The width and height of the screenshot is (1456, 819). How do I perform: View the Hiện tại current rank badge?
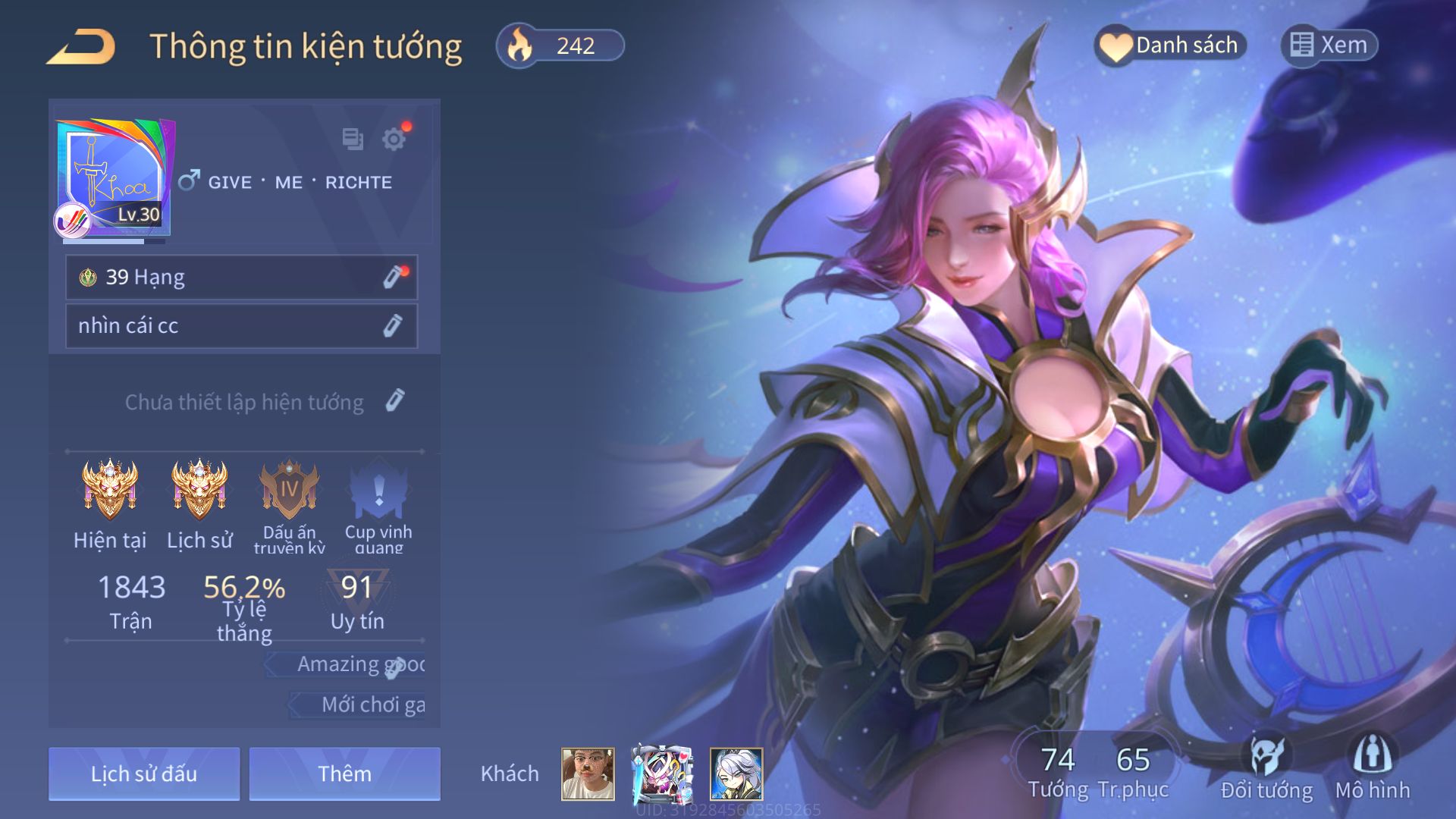pyautogui.click(x=110, y=490)
